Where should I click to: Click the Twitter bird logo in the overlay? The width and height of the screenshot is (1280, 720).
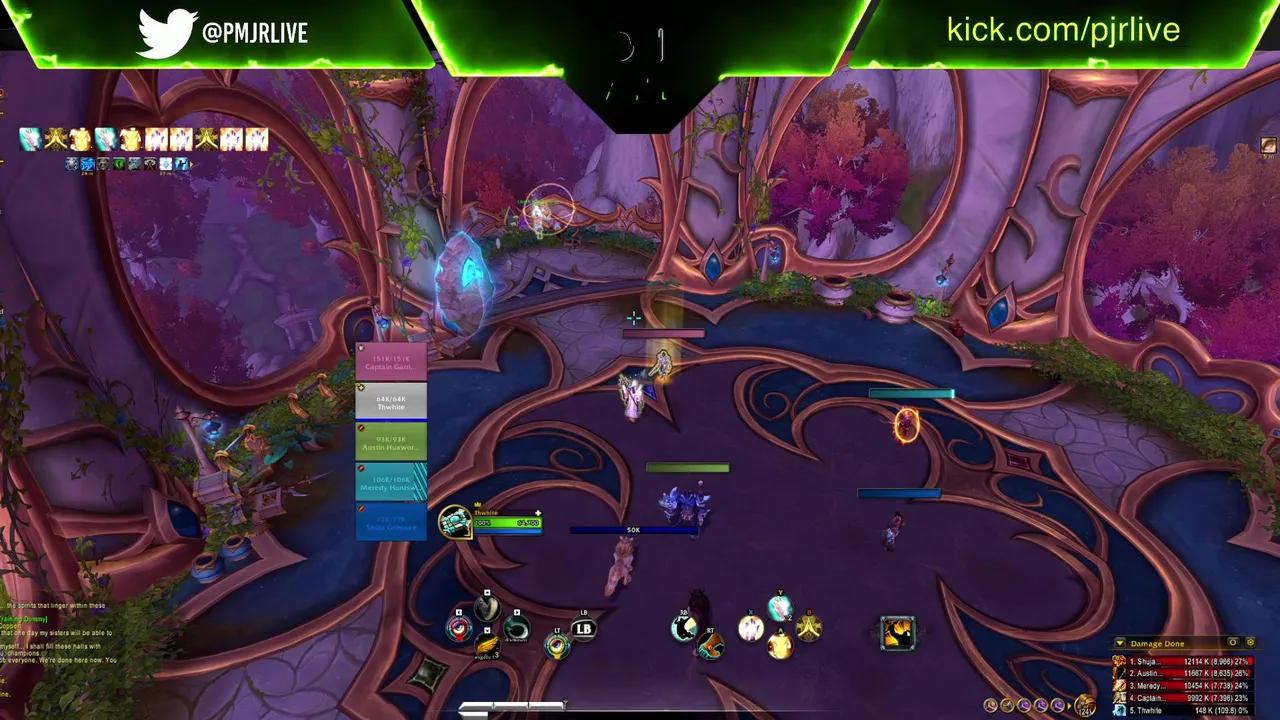pyautogui.click(x=166, y=33)
